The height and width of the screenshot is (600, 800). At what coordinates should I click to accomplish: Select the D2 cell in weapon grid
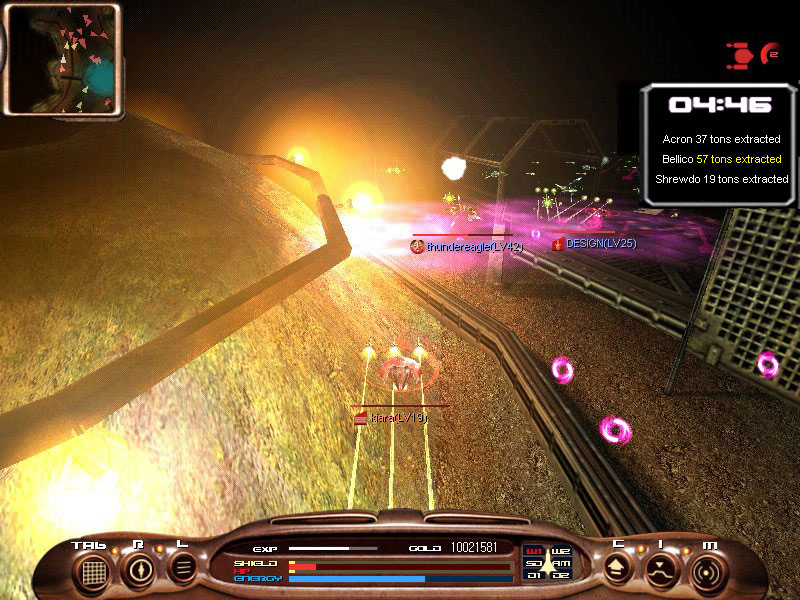560,575
